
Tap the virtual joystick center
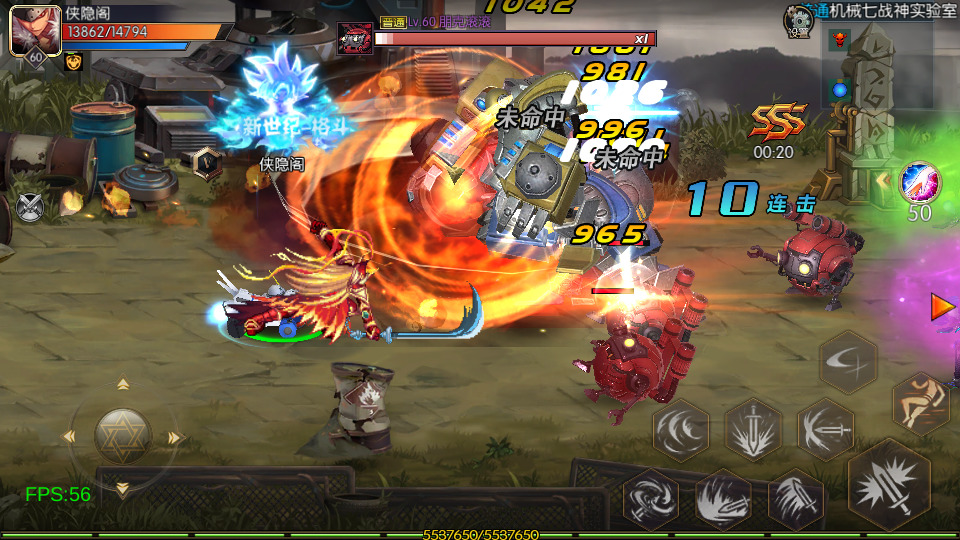pos(123,436)
